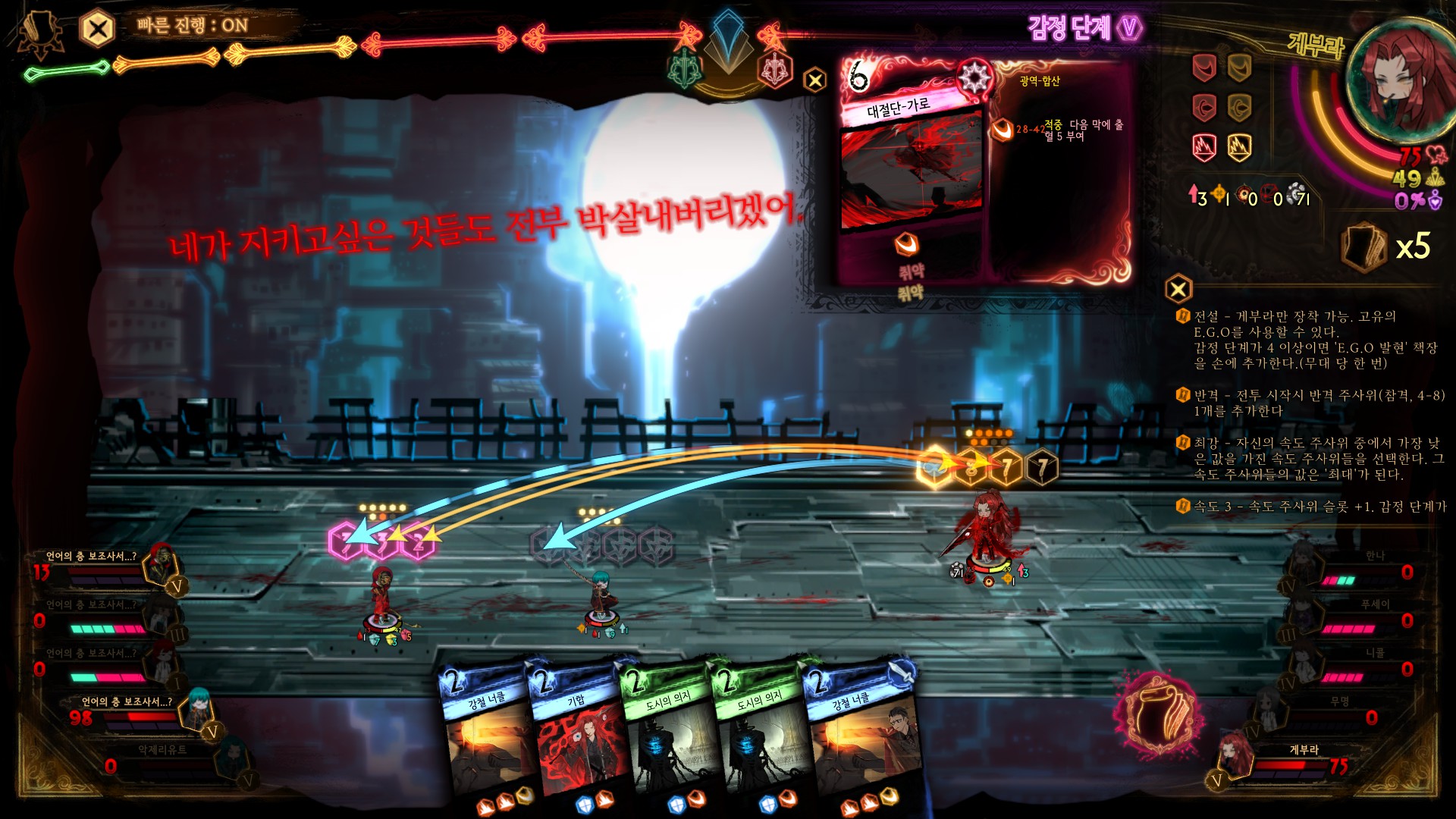The width and height of the screenshot is (1456, 819).
Task: Open the 감정 단계 emotion level display
Action: coord(1084,28)
